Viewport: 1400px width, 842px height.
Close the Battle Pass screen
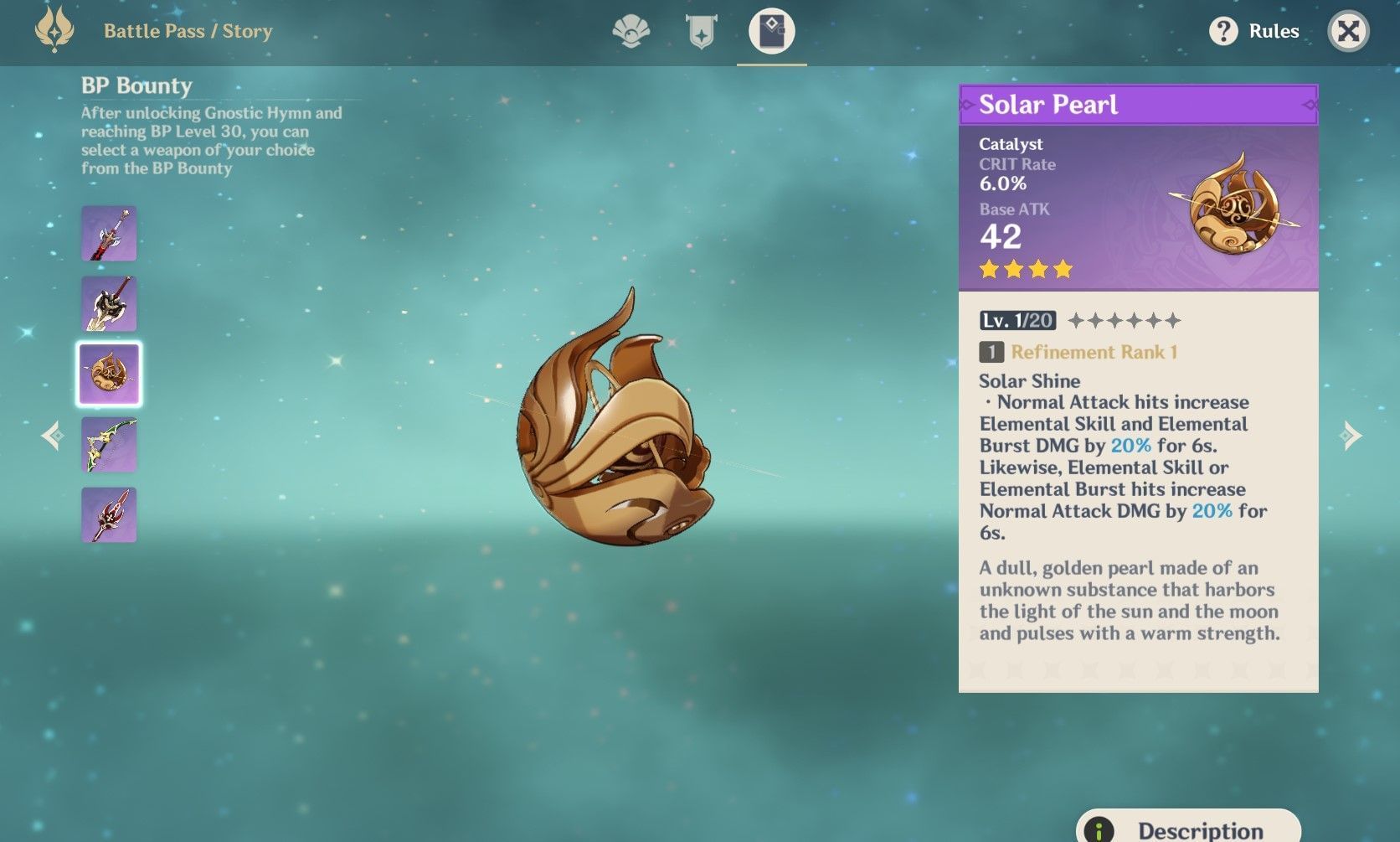(1348, 32)
